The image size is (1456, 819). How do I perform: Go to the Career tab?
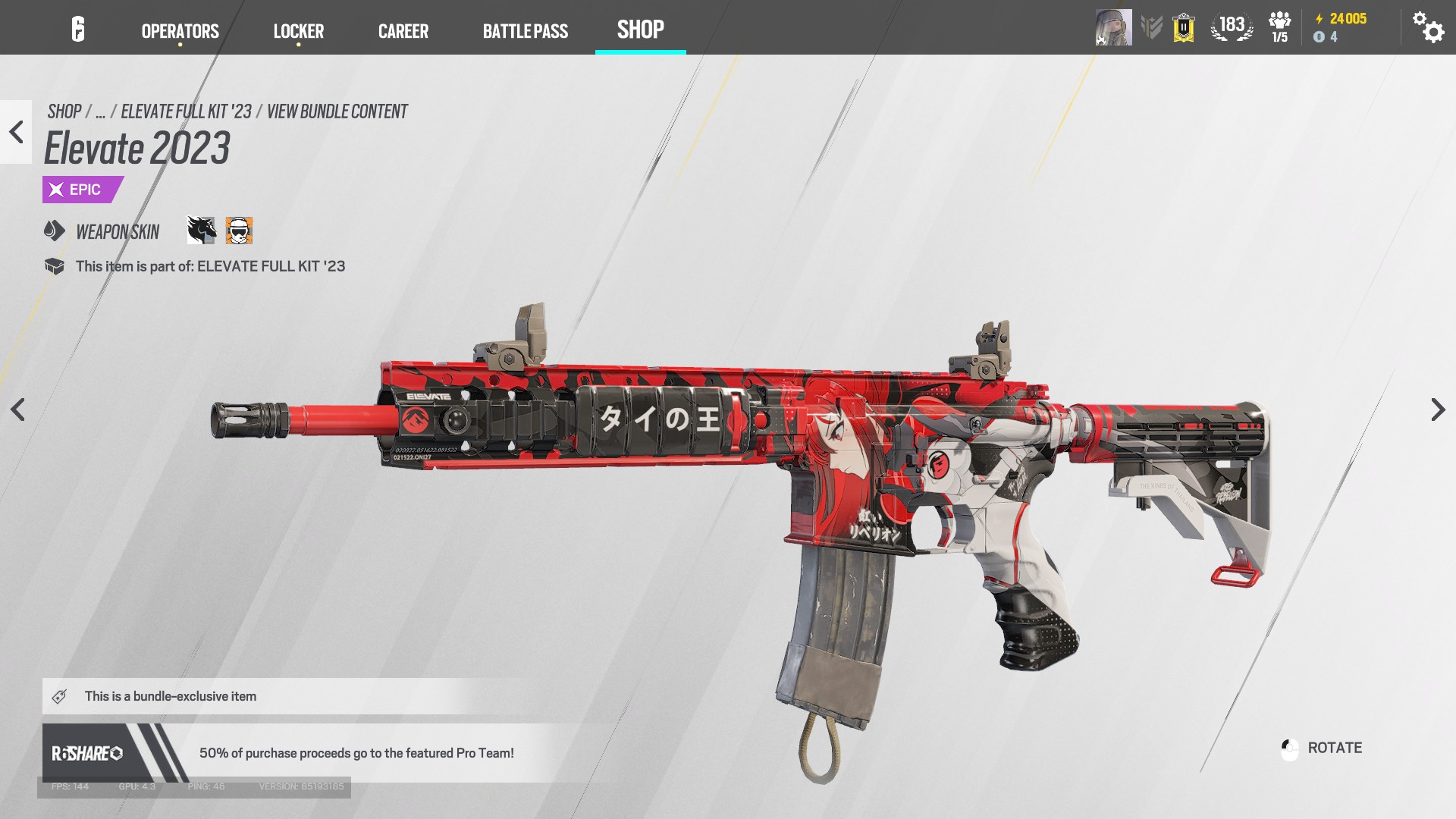coord(403,31)
